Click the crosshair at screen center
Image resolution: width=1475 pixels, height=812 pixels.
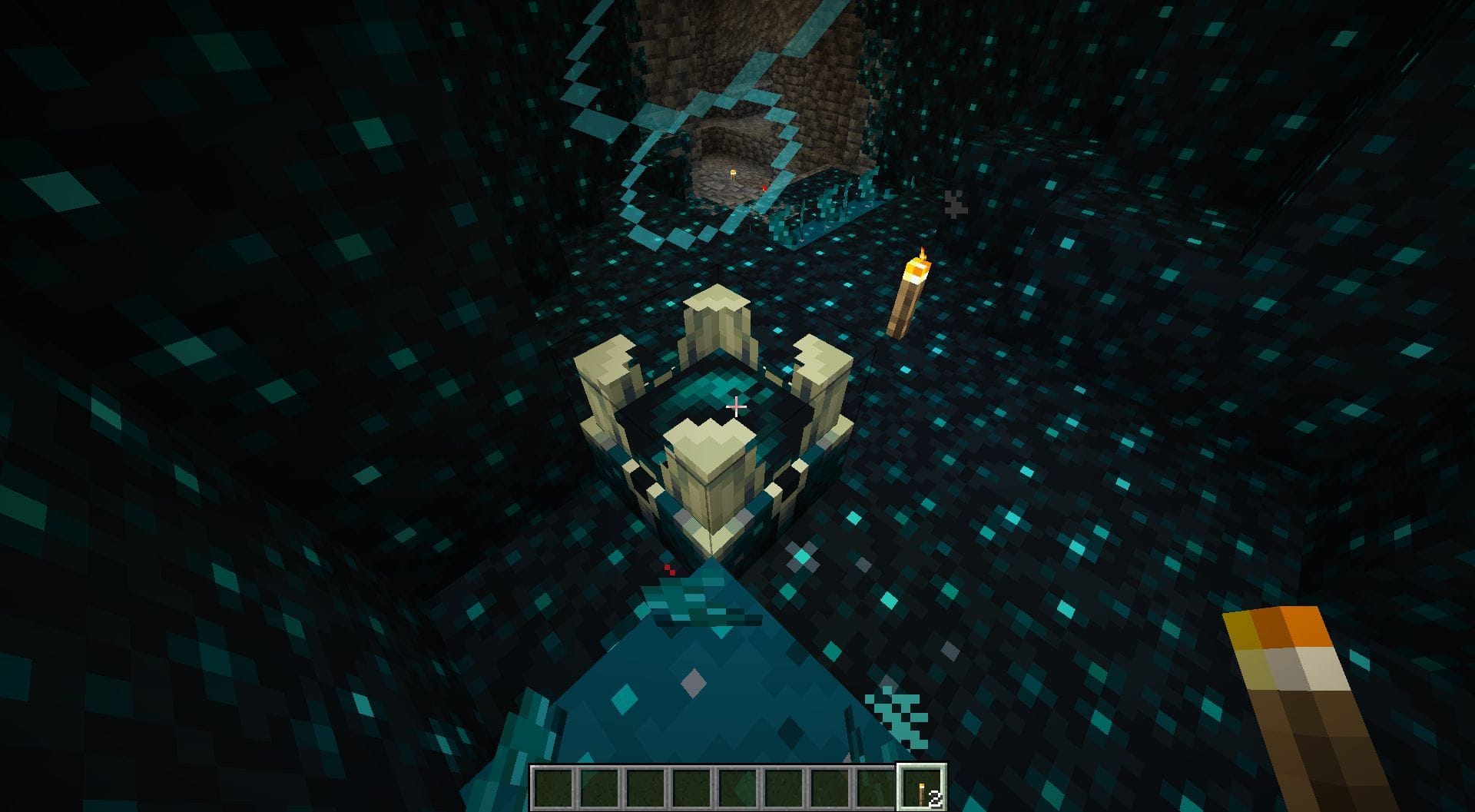736,407
